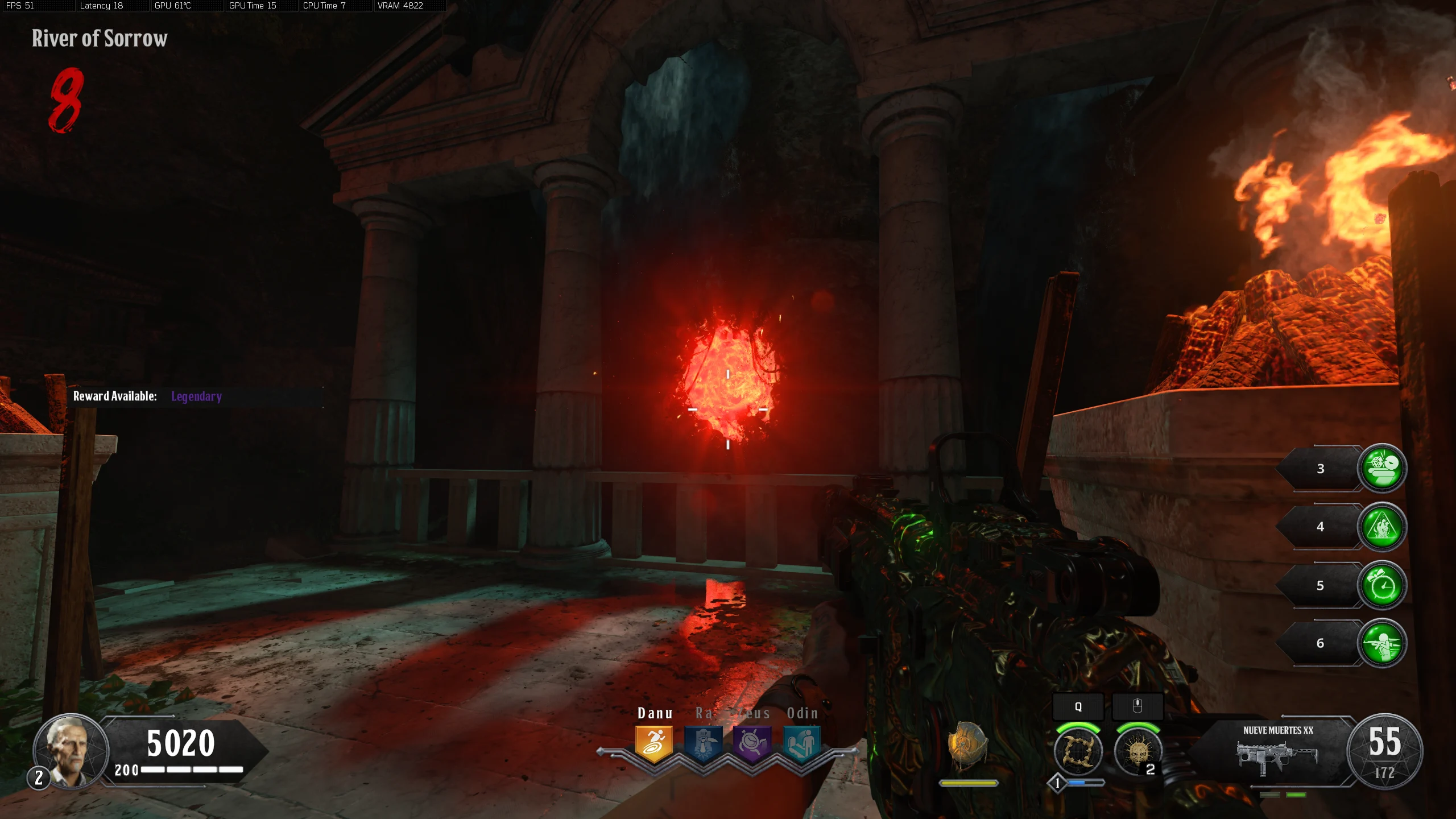Activate the dice-and-clock elixir in slot 3

point(1381,468)
